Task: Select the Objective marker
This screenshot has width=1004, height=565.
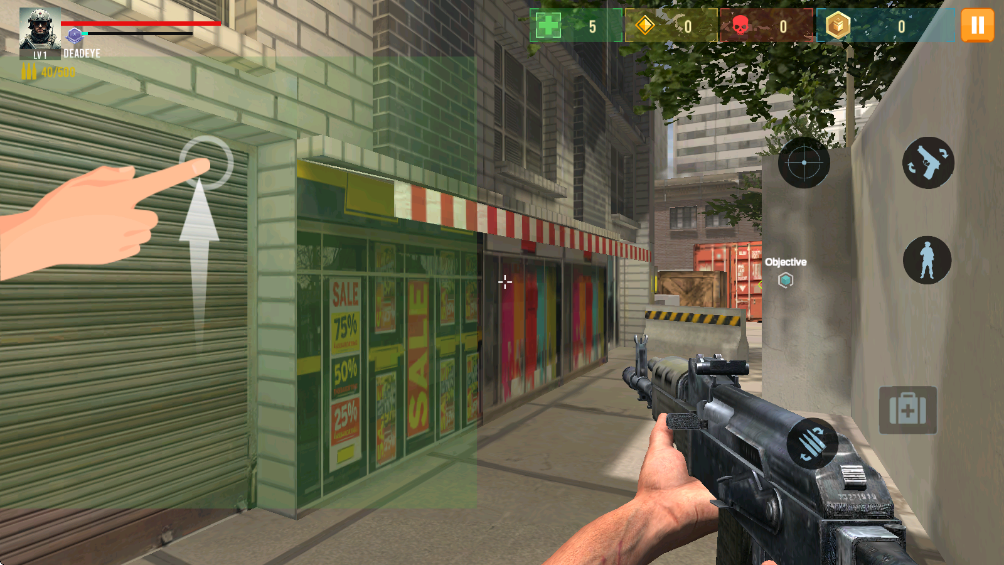Action: [x=786, y=280]
